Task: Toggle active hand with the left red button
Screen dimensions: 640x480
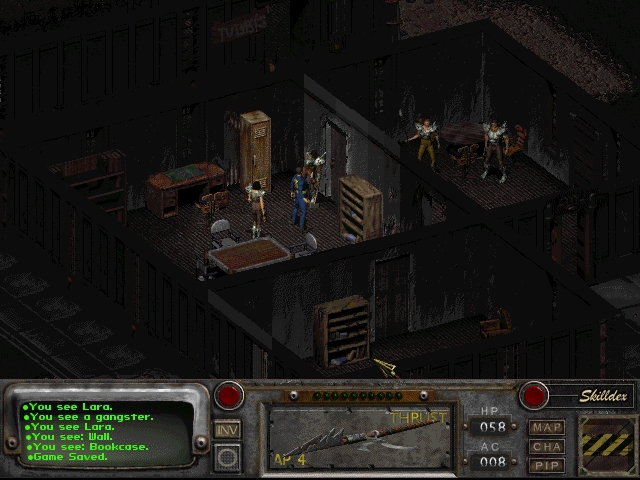Action: 230,395
